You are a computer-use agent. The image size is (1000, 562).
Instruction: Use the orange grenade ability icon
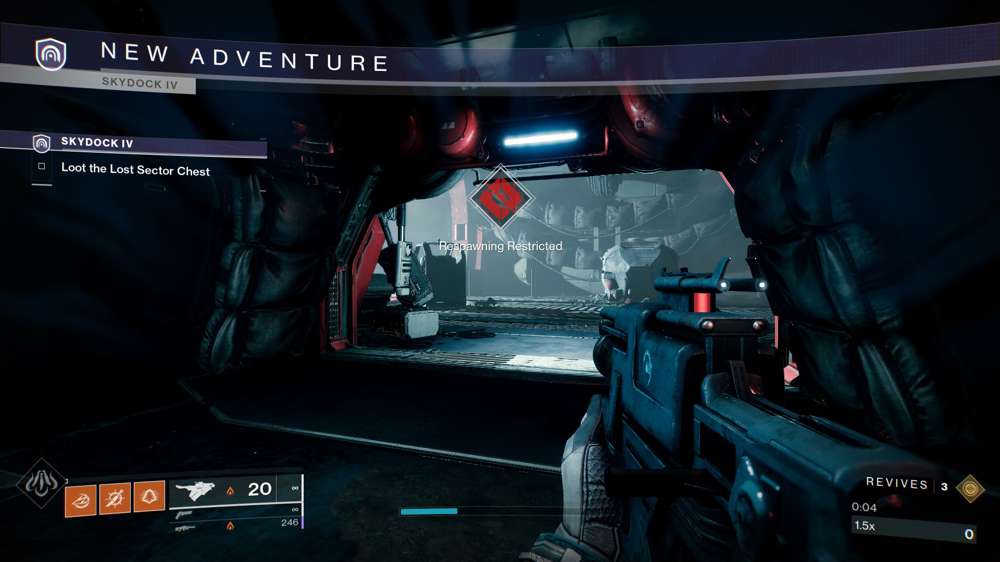pyautogui.click(x=115, y=497)
